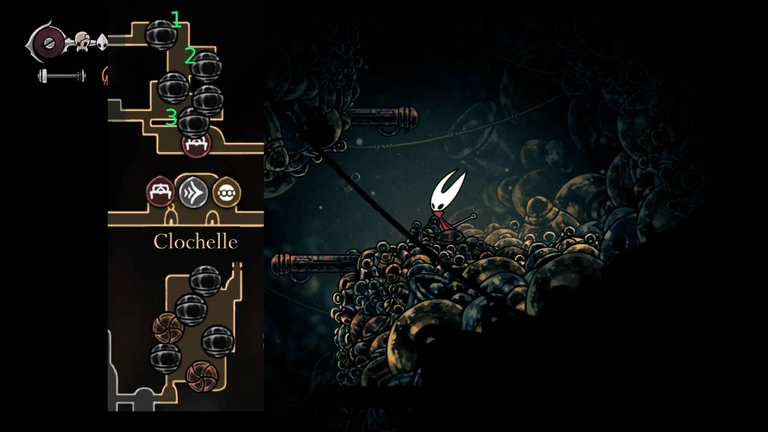The width and height of the screenshot is (768, 432).
Task: Pick the red bench marker beside the silver chevron marker
Action: tap(161, 191)
